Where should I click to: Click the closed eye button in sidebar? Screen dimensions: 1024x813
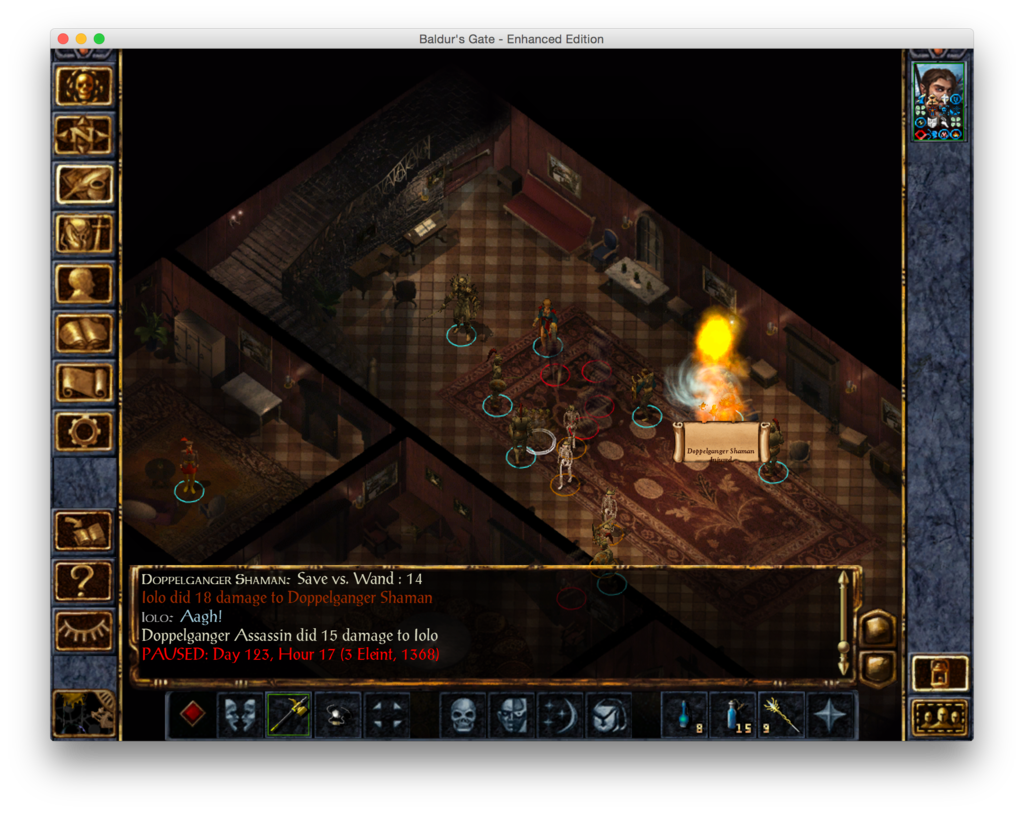coord(84,628)
